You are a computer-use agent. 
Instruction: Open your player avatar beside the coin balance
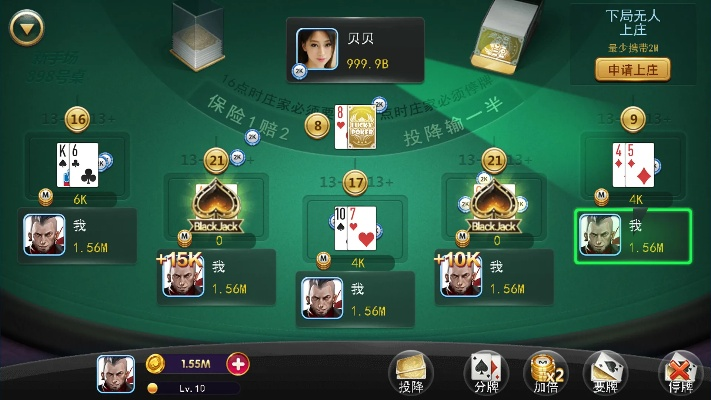(115, 373)
